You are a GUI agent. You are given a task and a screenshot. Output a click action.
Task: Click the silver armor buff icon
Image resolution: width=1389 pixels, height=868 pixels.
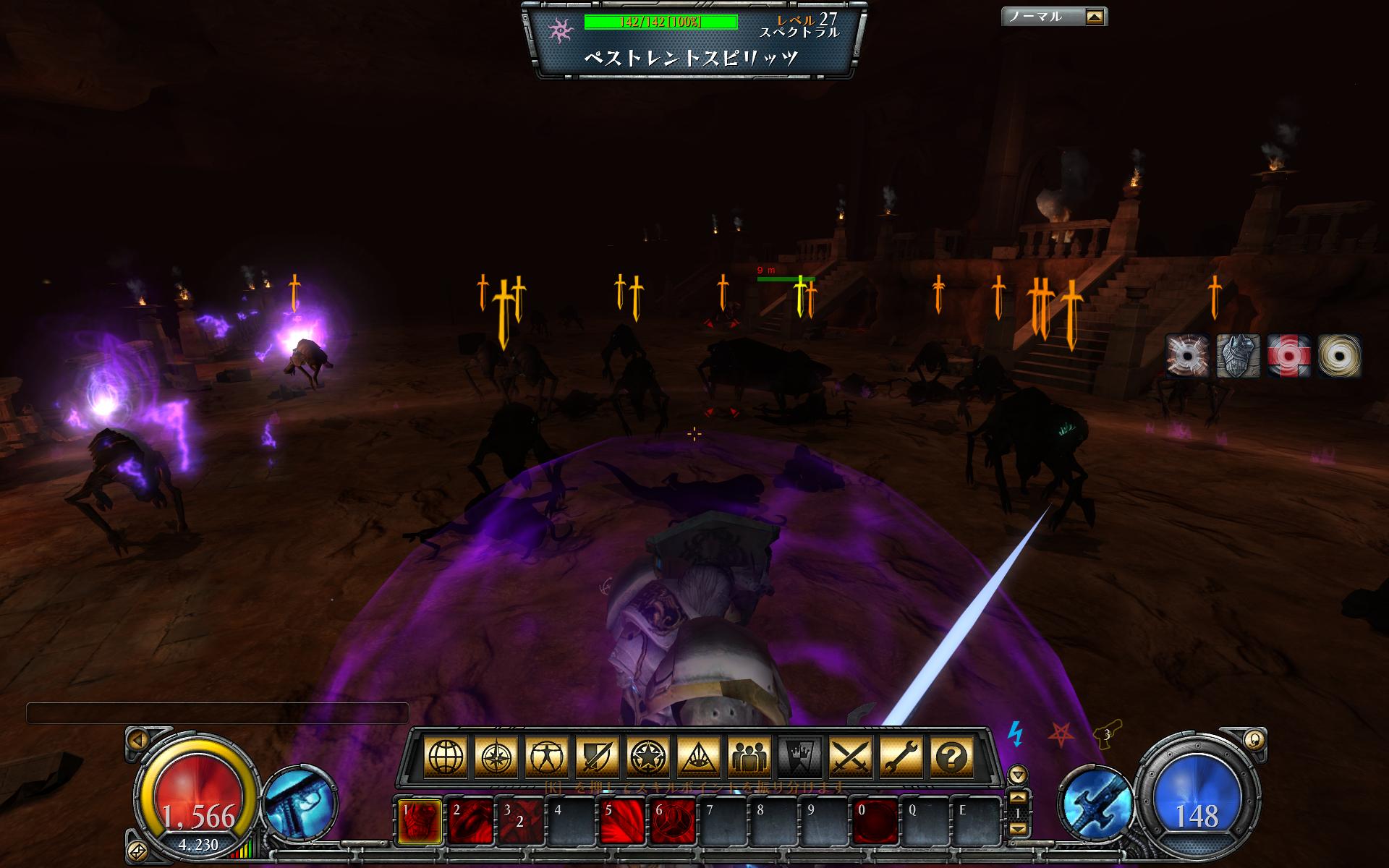tap(1238, 356)
